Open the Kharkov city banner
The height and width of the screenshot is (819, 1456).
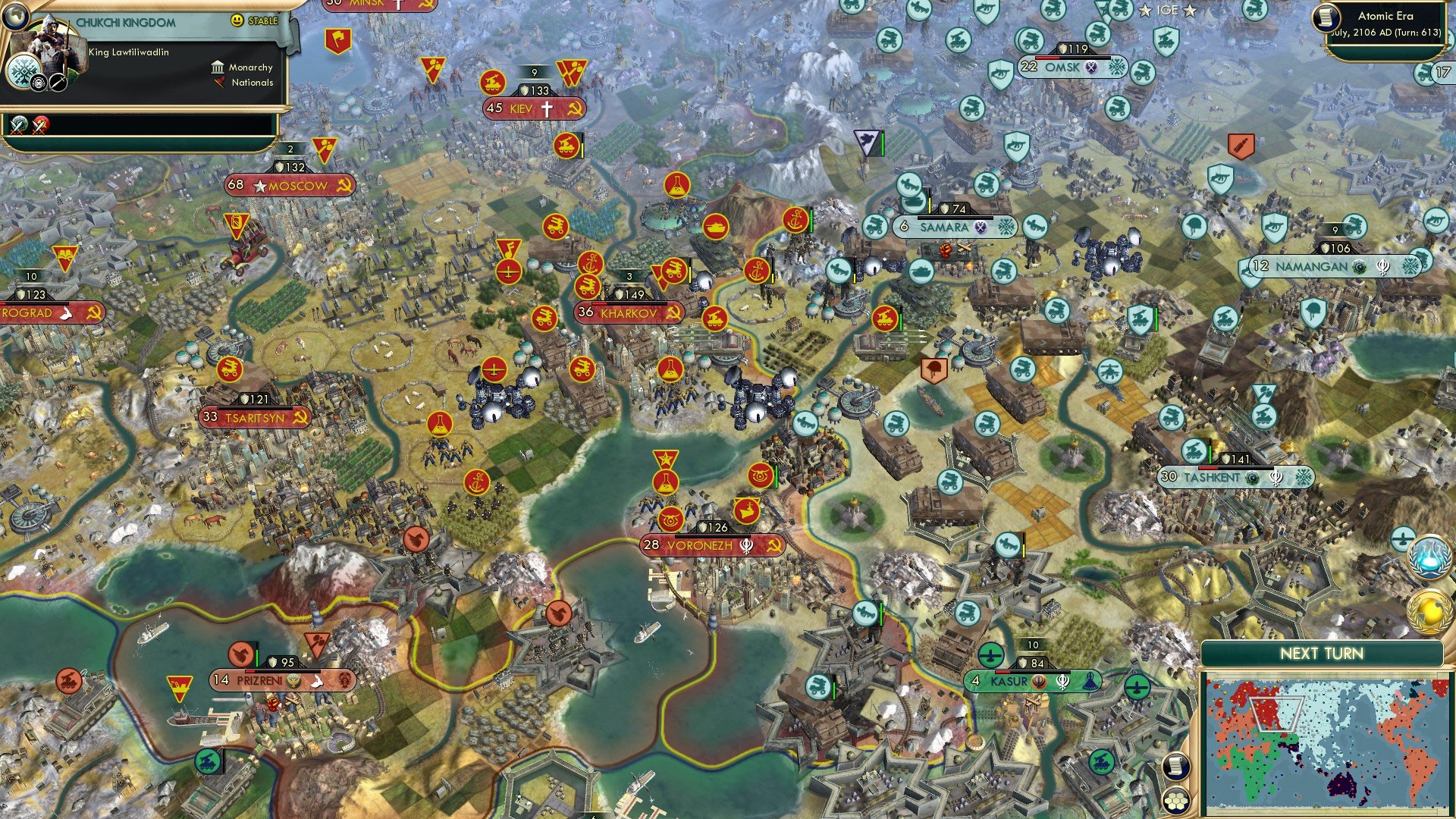pyautogui.click(x=629, y=311)
